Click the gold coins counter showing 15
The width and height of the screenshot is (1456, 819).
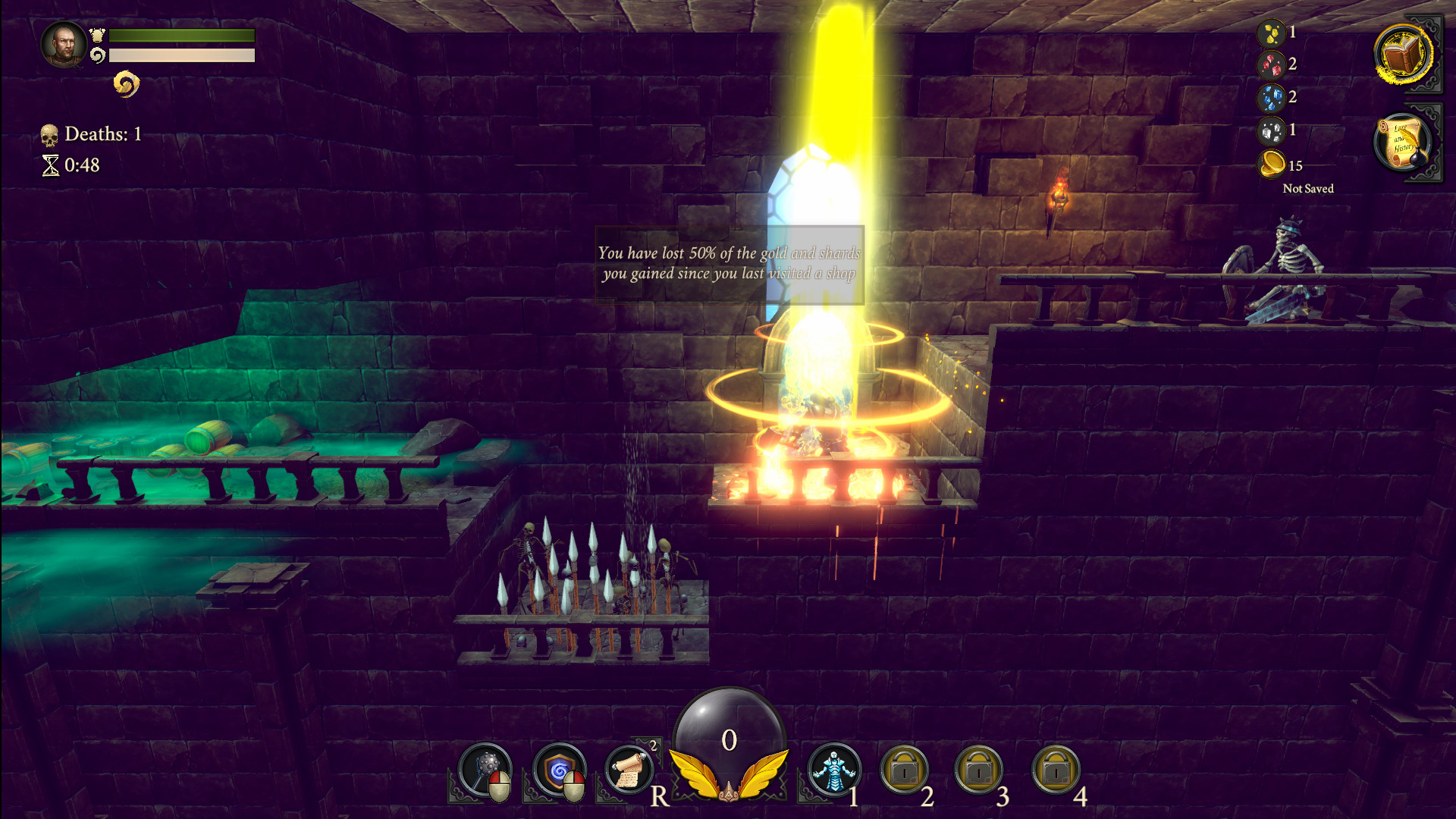coord(1271,164)
